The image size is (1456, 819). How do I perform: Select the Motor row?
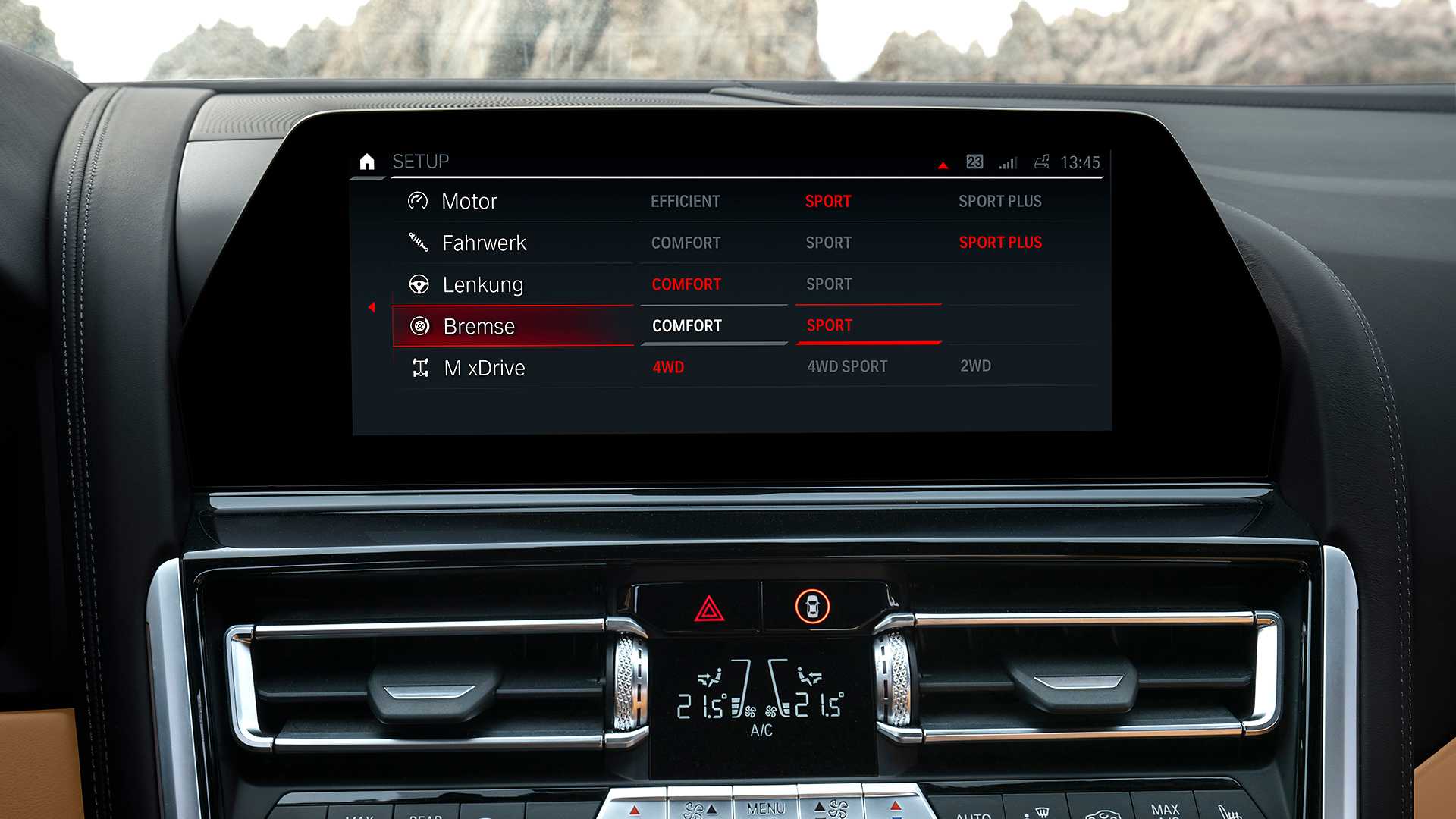[469, 201]
